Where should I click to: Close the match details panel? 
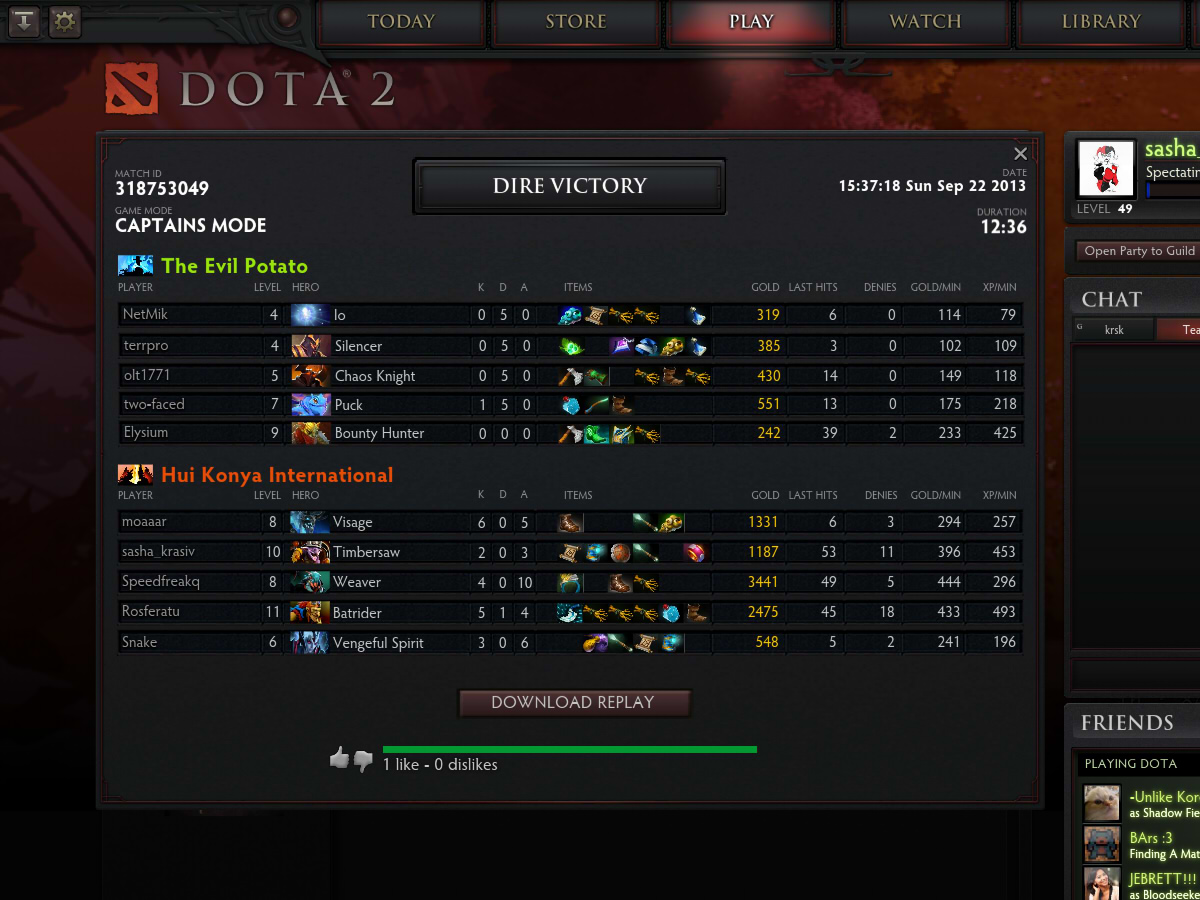tap(1020, 154)
